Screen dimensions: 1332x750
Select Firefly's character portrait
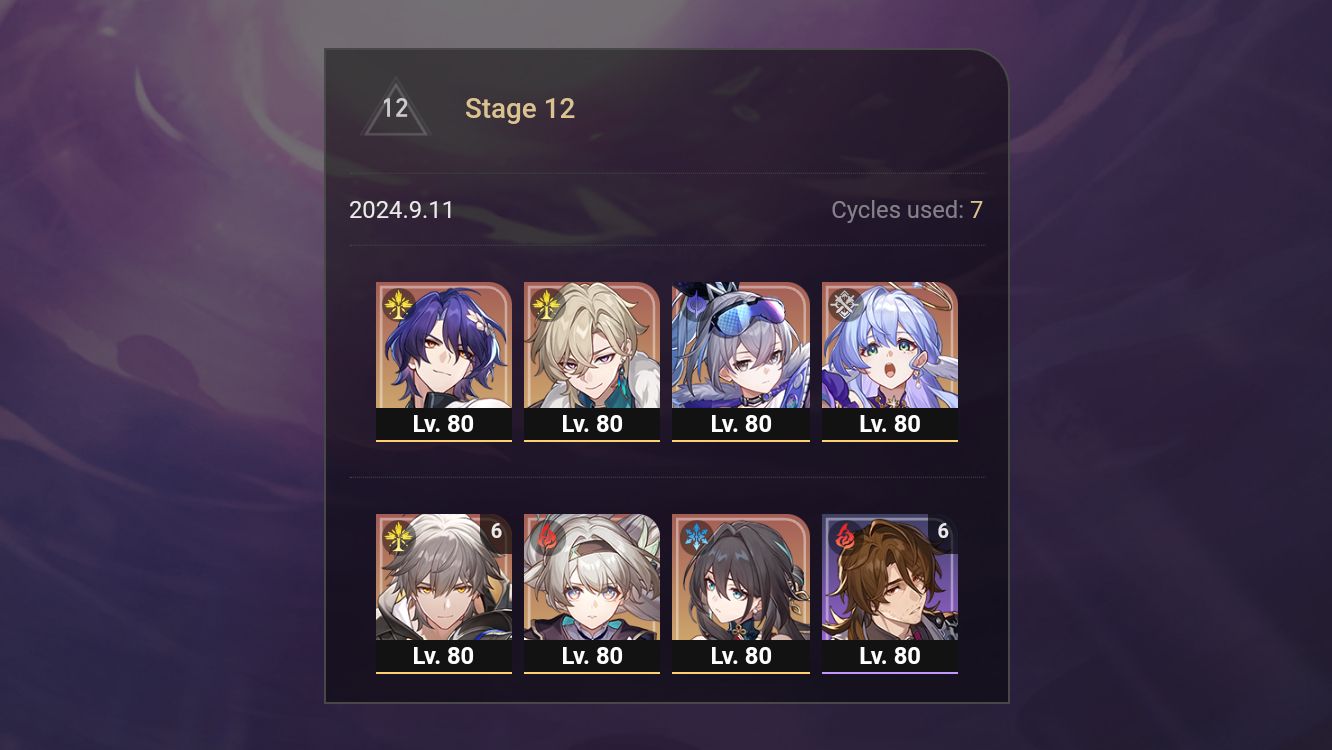[592, 578]
